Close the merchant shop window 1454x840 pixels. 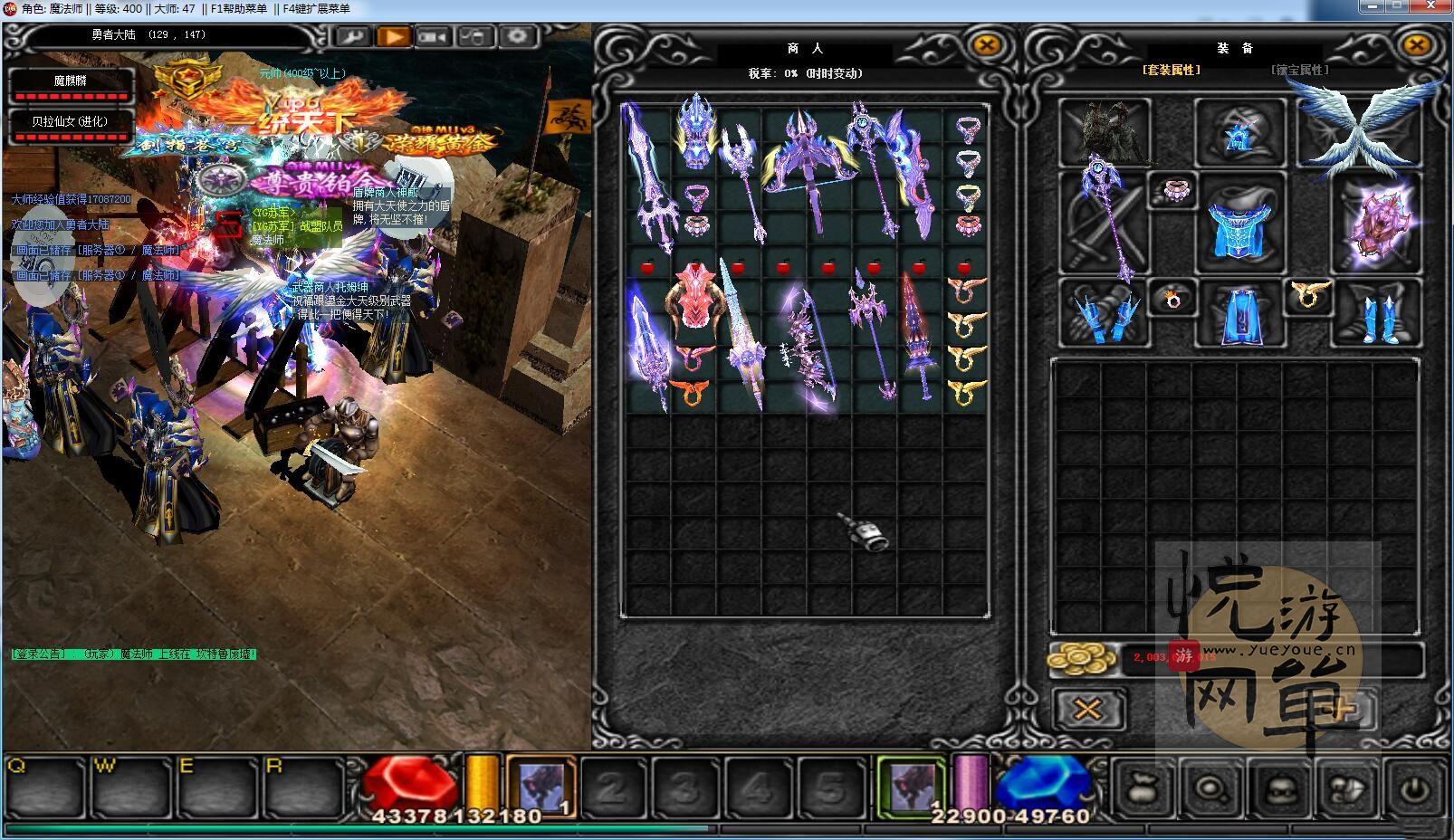tap(986, 45)
